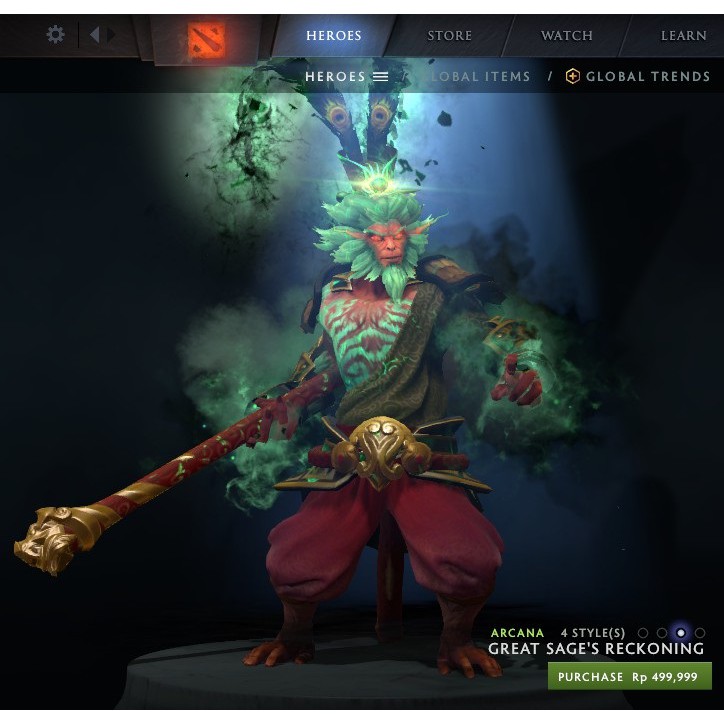The image size is (724, 724).
Task: Go back with the left arrow
Action: point(94,35)
